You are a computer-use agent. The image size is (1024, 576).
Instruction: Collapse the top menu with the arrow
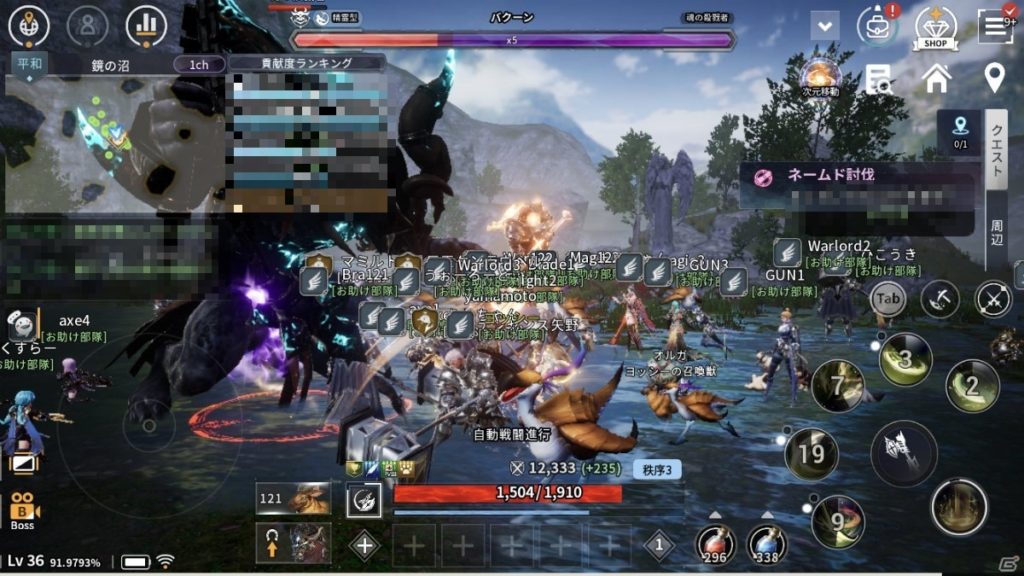coord(825,26)
